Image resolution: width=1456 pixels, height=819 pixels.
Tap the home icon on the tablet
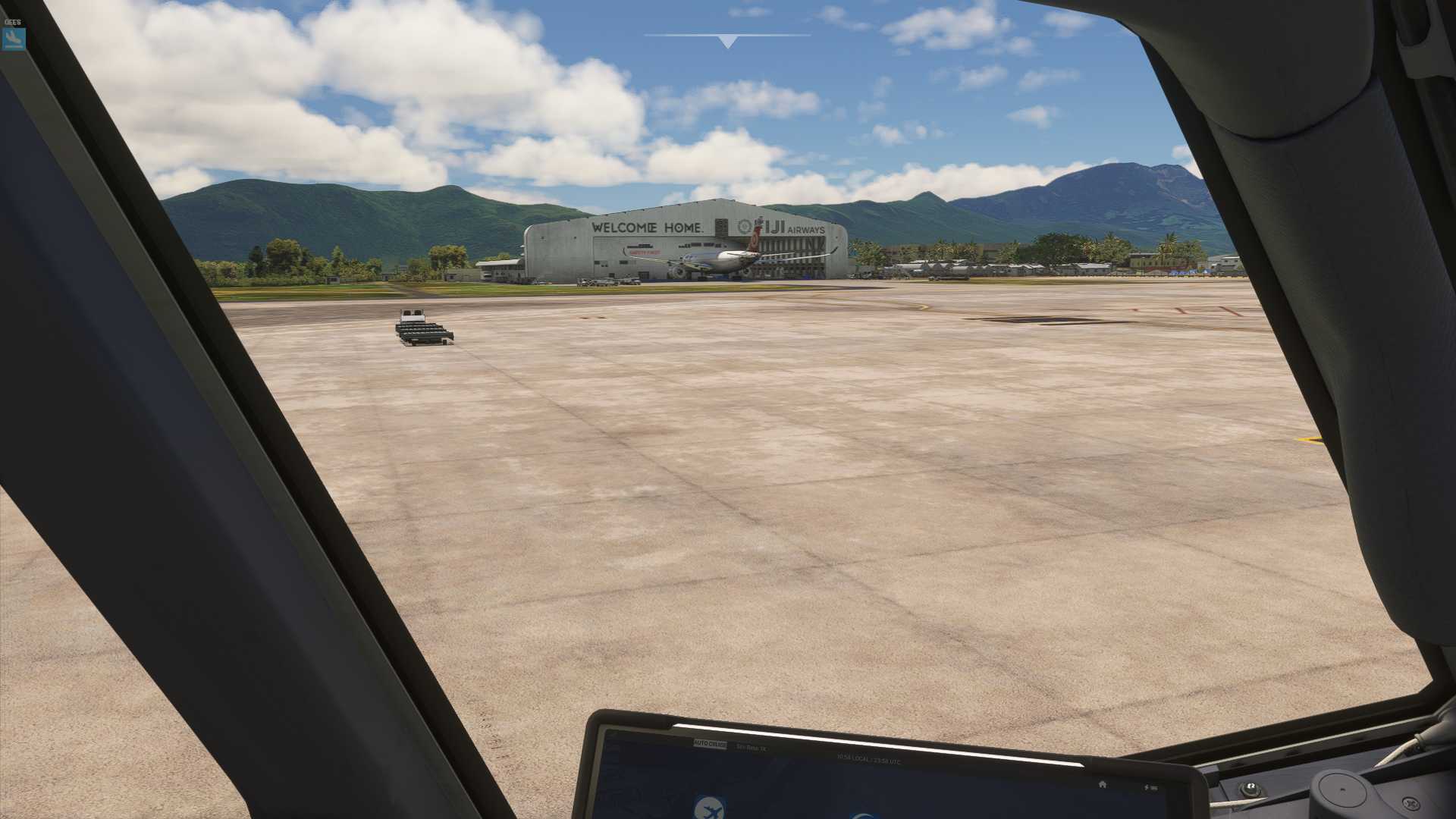pyautogui.click(x=1103, y=784)
